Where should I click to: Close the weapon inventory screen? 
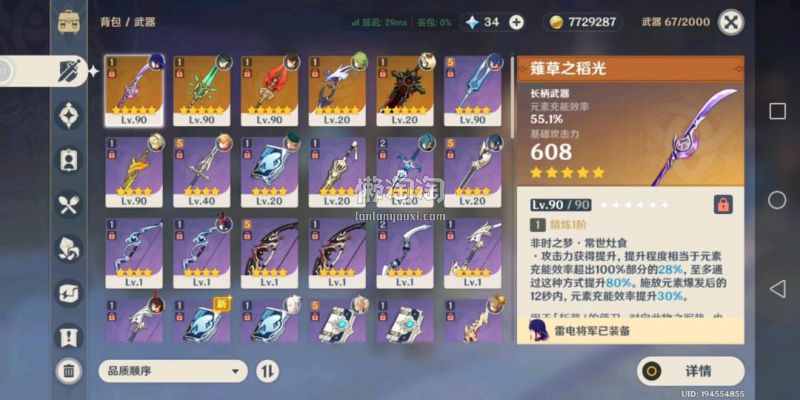(x=732, y=22)
